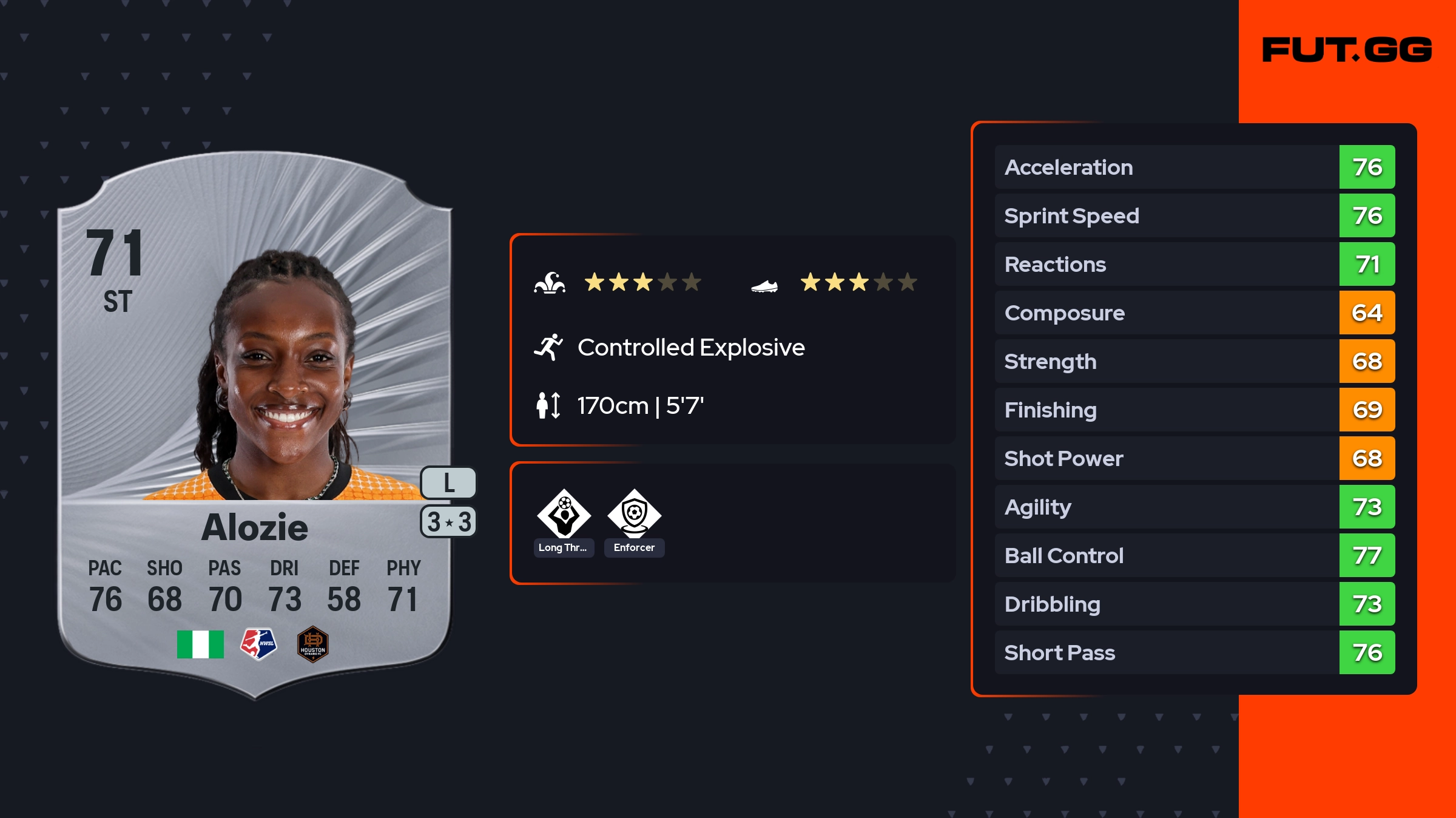Click the left foot 'L' badge

pyautogui.click(x=448, y=483)
